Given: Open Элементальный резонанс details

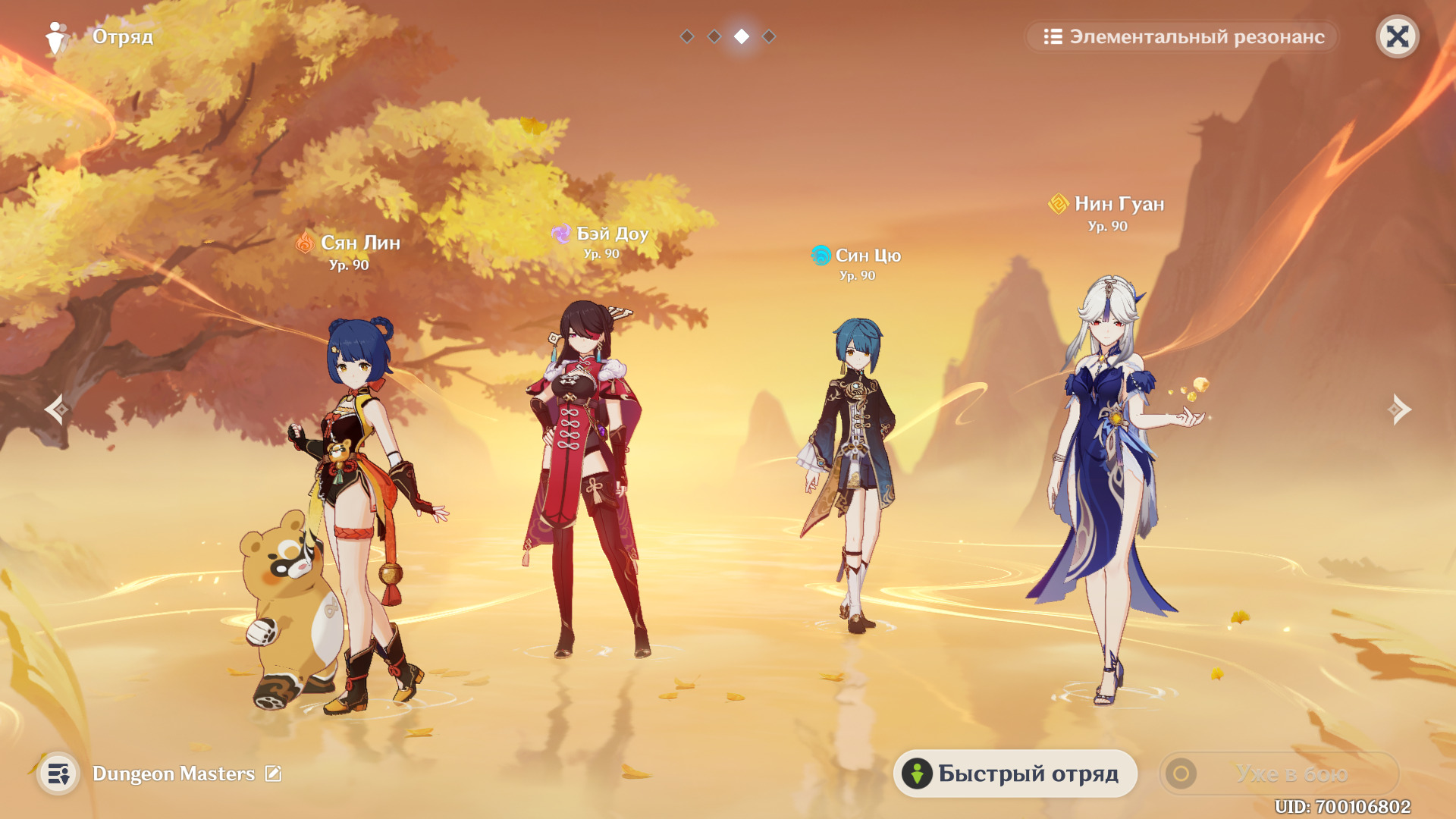Looking at the screenshot, I should tap(1183, 36).
